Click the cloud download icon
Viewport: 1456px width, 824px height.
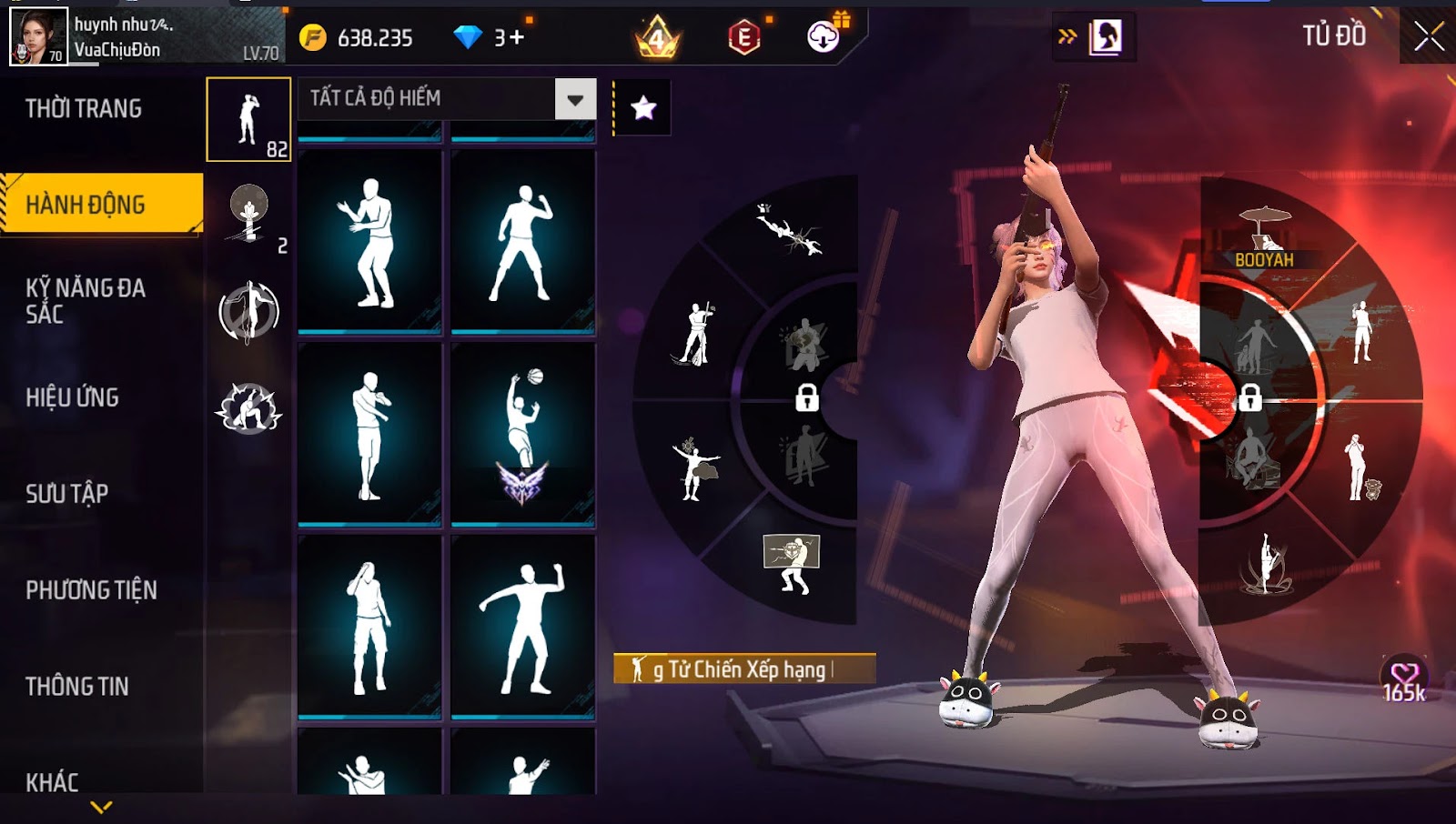[x=824, y=36]
